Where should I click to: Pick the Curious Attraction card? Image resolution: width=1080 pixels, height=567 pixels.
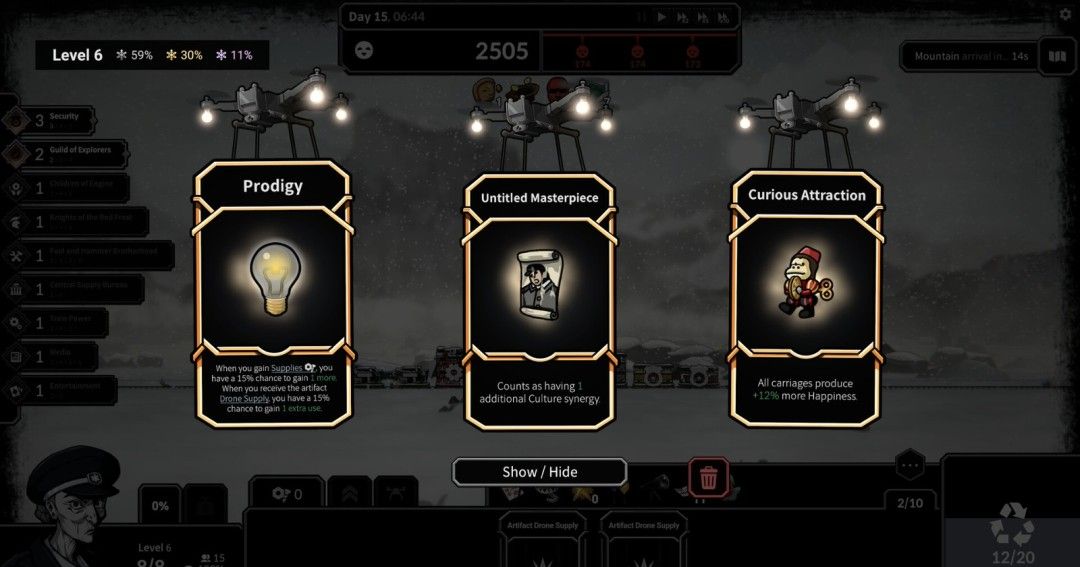coord(806,296)
